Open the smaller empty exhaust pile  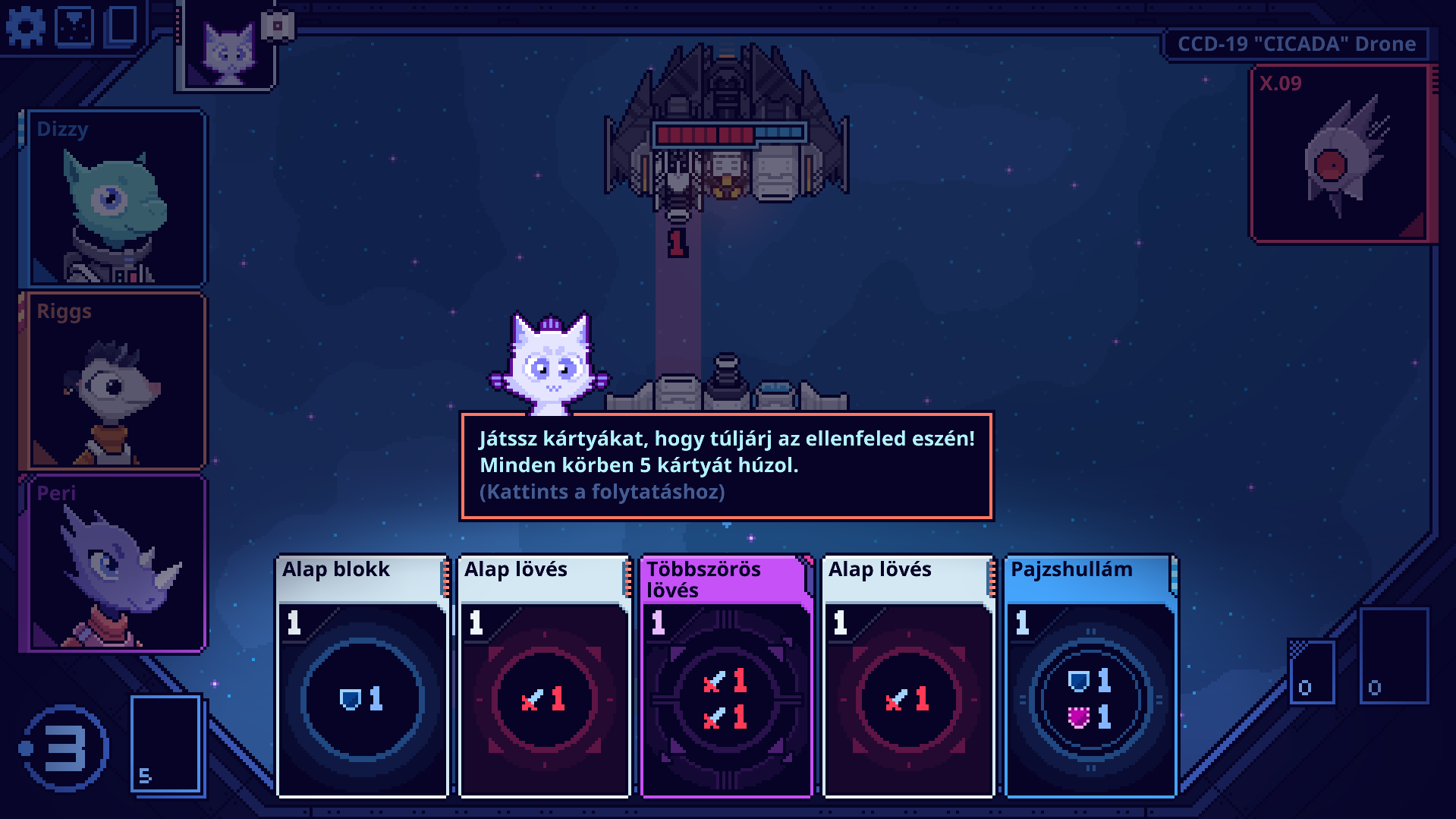tap(1312, 671)
